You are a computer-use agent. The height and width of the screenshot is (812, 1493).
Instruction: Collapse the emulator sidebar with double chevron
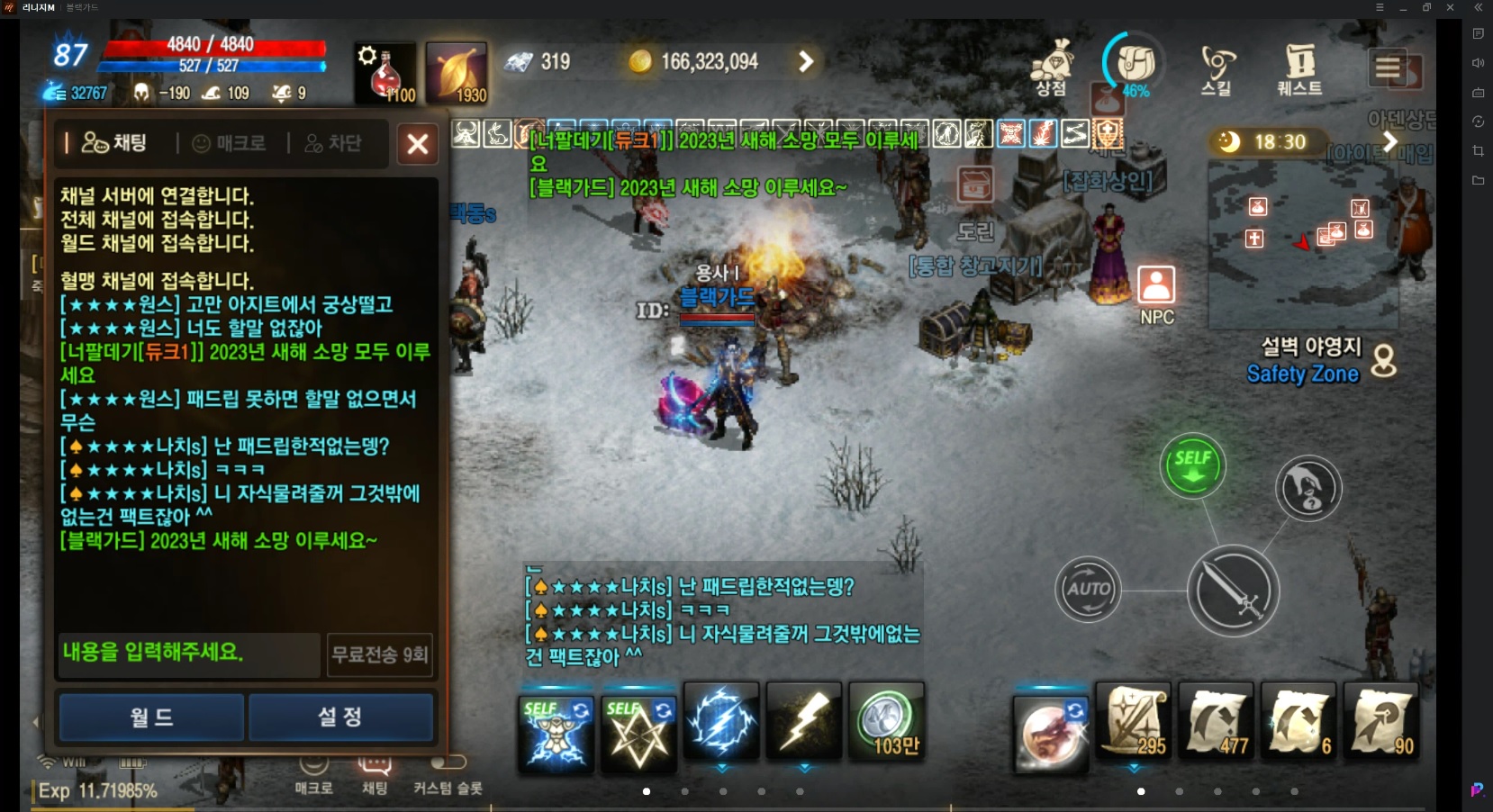point(1478,7)
